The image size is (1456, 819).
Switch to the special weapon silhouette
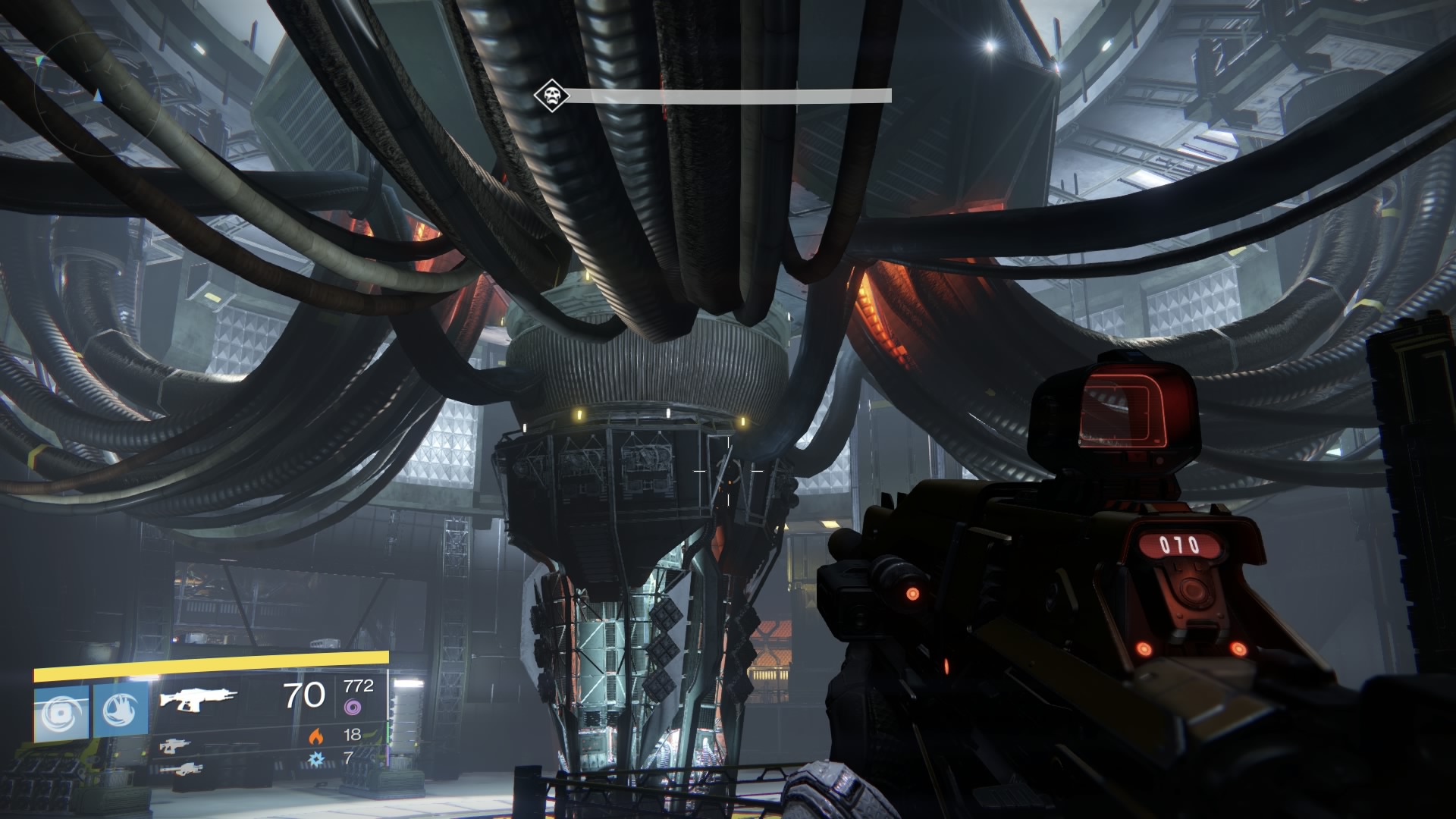(x=175, y=746)
